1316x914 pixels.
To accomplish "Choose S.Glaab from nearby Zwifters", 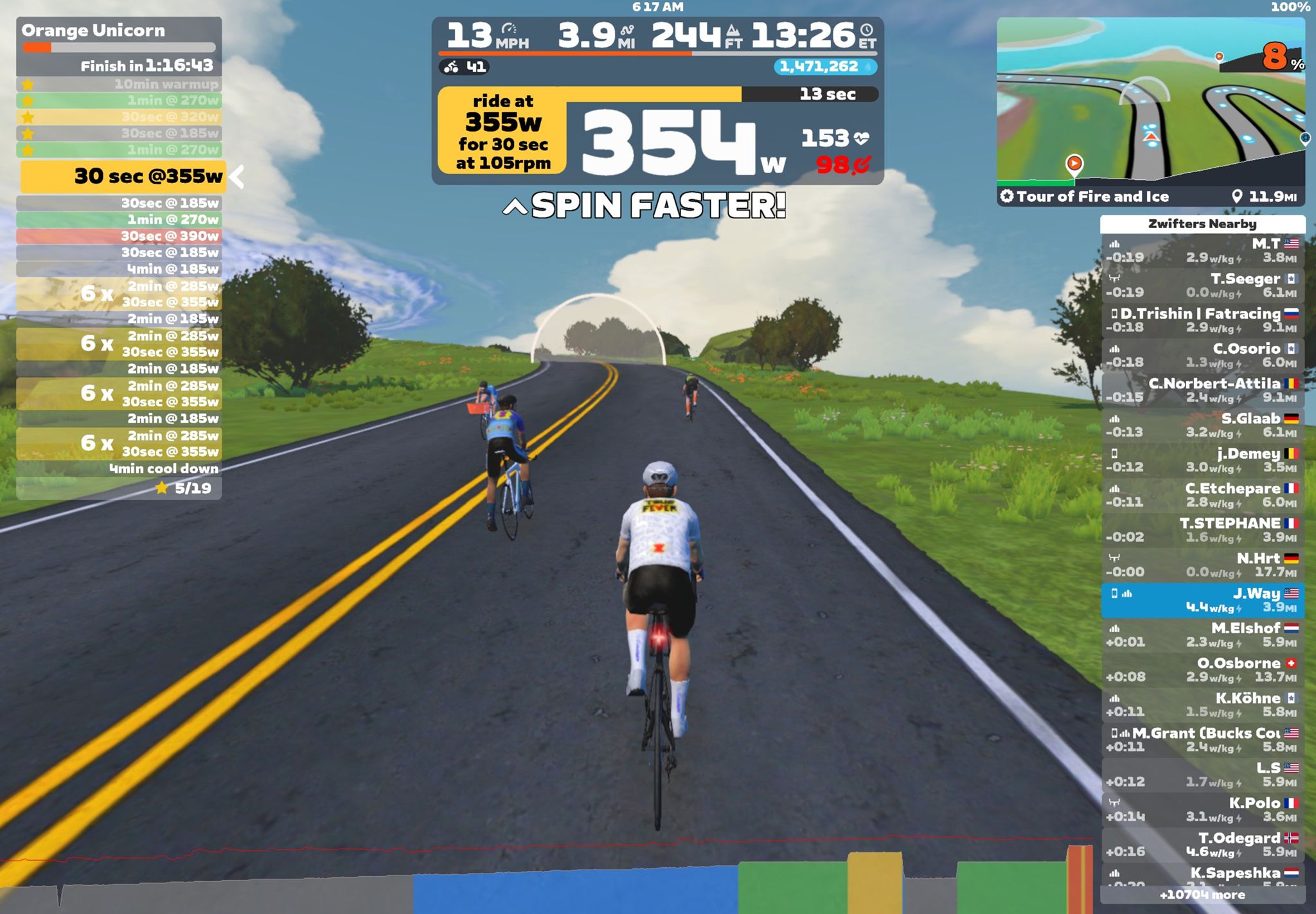I will point(1202,425).
